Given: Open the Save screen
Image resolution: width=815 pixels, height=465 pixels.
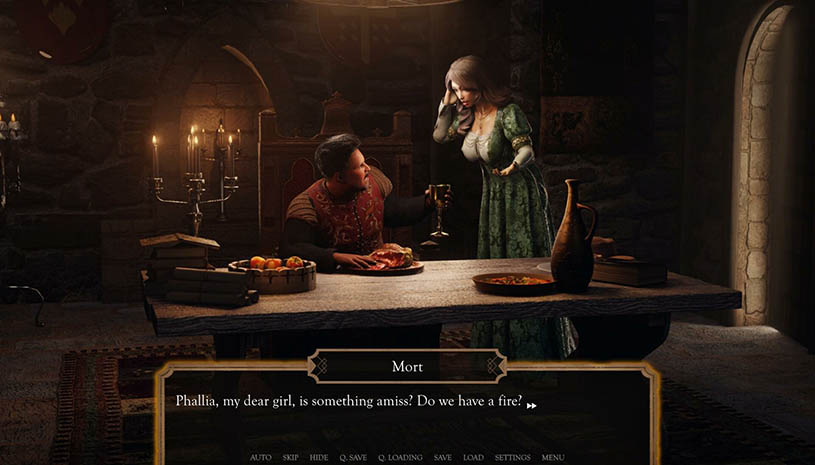Looking at the screenshot, I should [442, 457].
